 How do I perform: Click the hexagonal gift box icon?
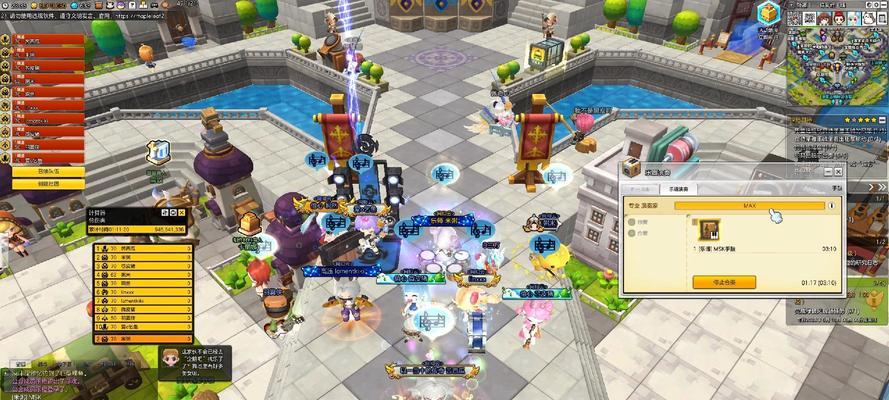click(x=767, y=13)
